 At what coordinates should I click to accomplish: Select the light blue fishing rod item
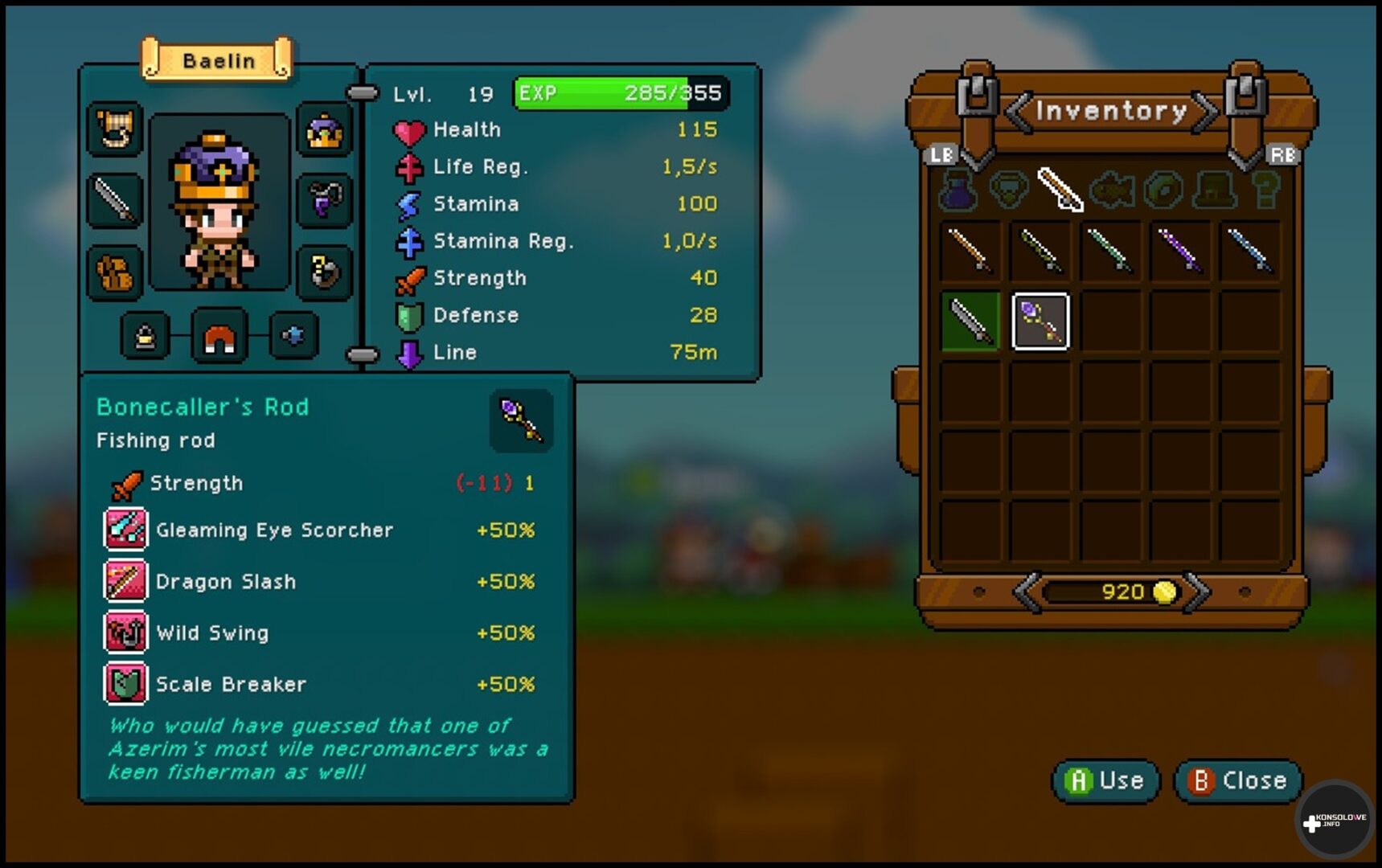pyautogui.click(x=1249, y=251)
